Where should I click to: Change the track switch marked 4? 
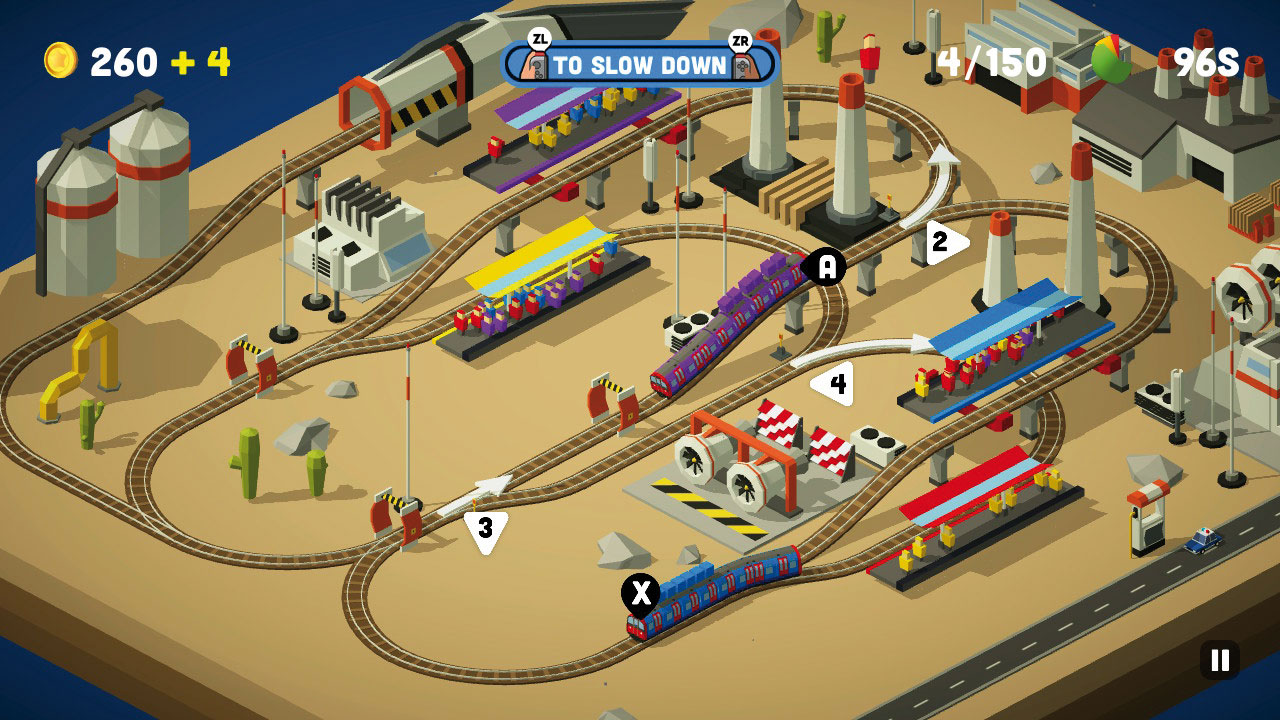(x=836, y=384)
